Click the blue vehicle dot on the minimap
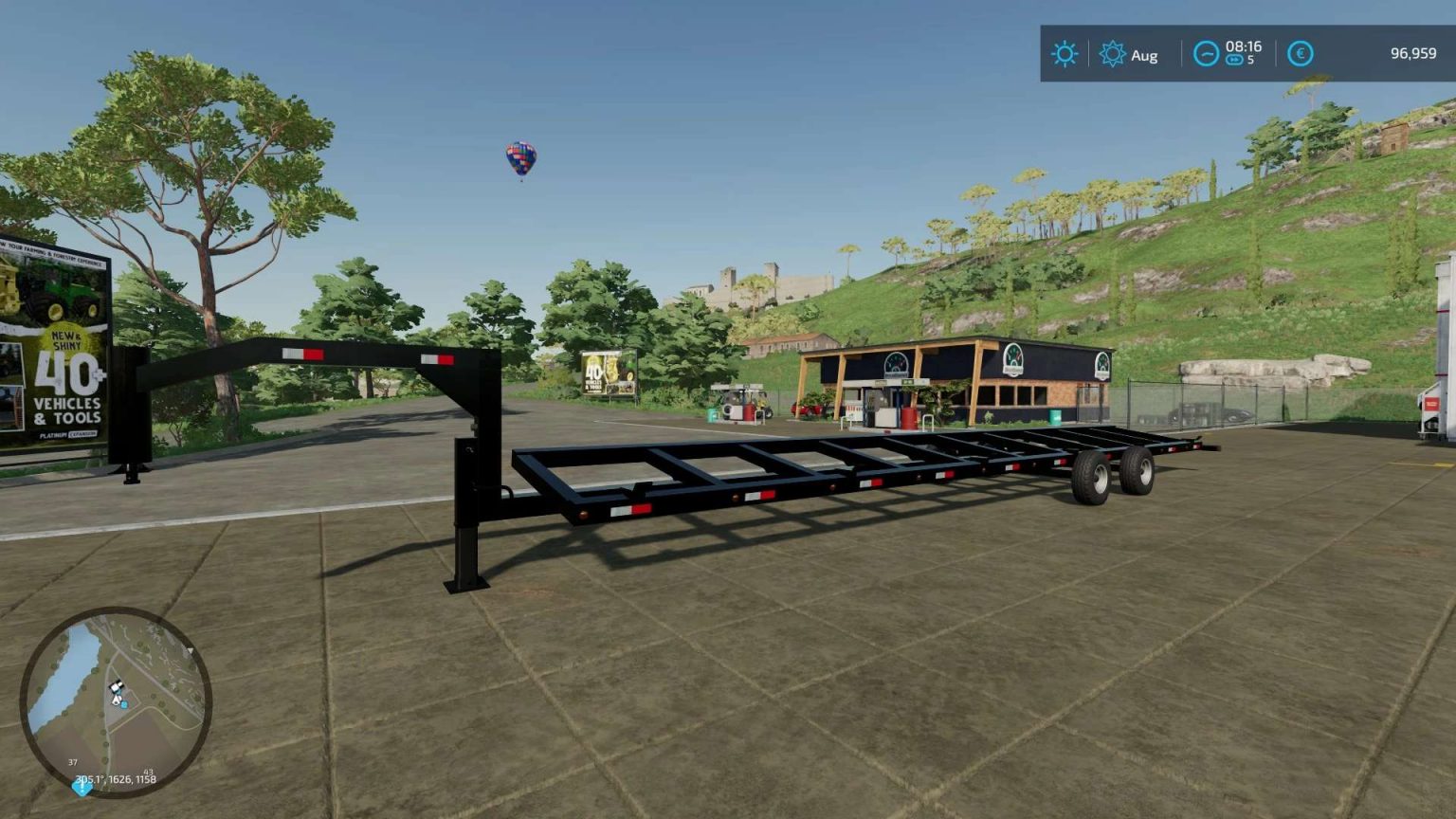 (x=123, y=705)
